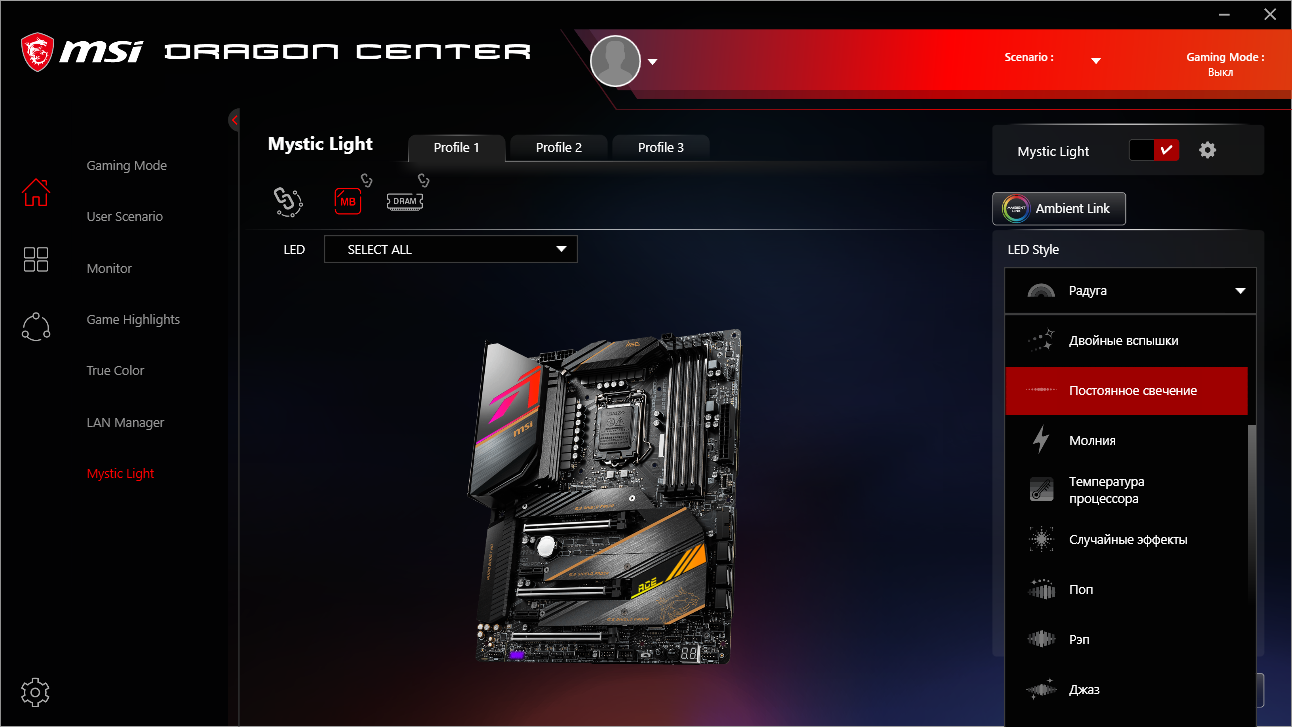1292x727 pixels.
Task: Click the Game Highlights headset icon
Action: point(35,326)
